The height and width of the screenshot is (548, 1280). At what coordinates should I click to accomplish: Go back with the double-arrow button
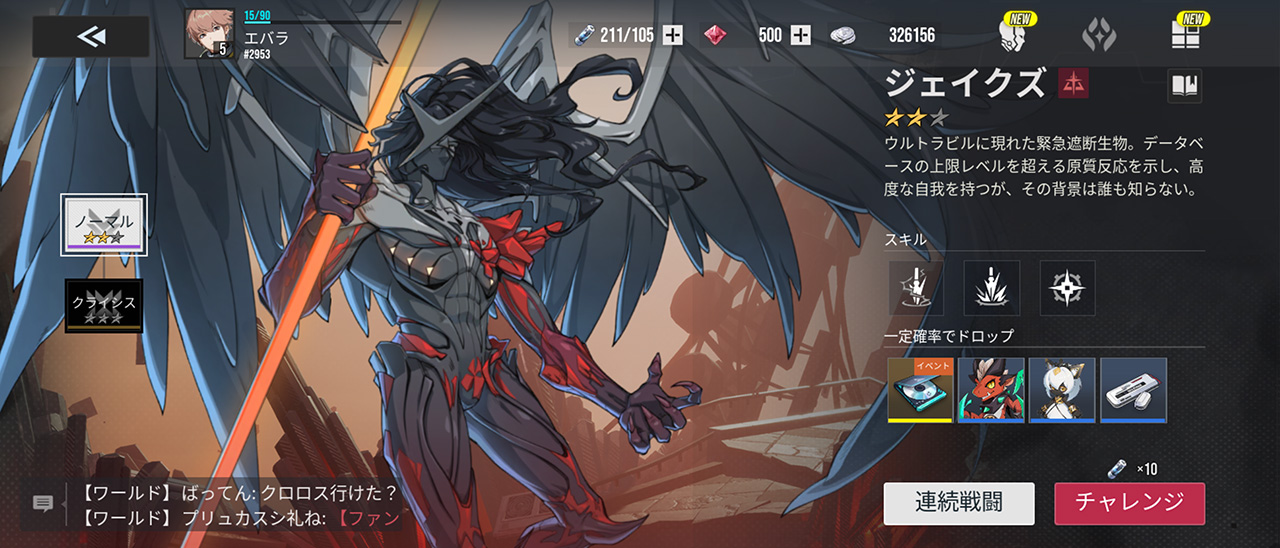point(91,37)
